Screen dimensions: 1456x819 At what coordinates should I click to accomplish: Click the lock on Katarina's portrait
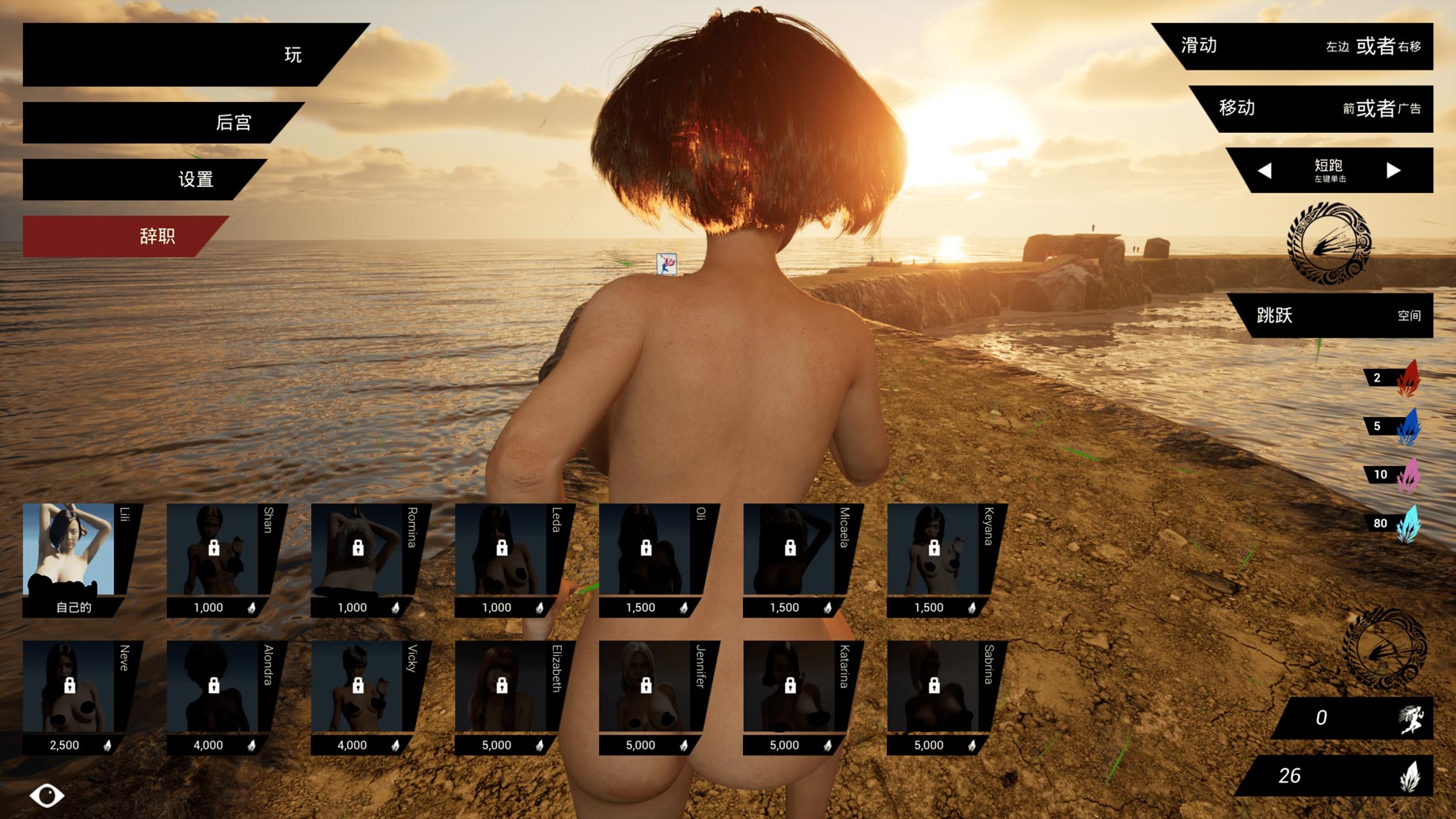pos(791,685)
